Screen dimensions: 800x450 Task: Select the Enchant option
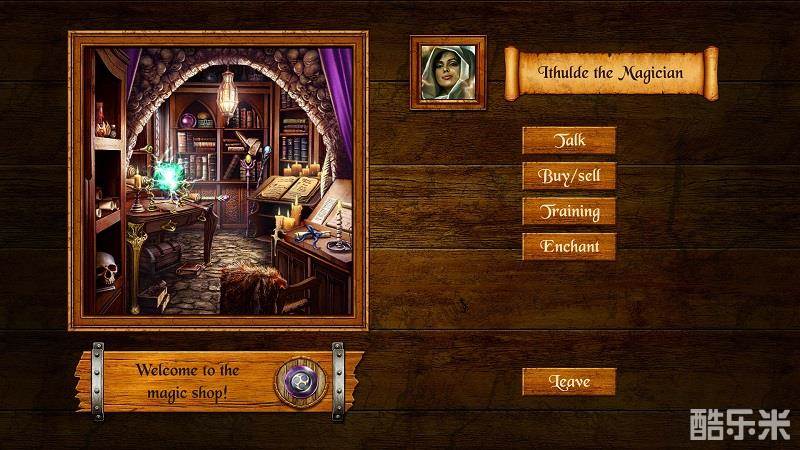click(x=569, y=246)
